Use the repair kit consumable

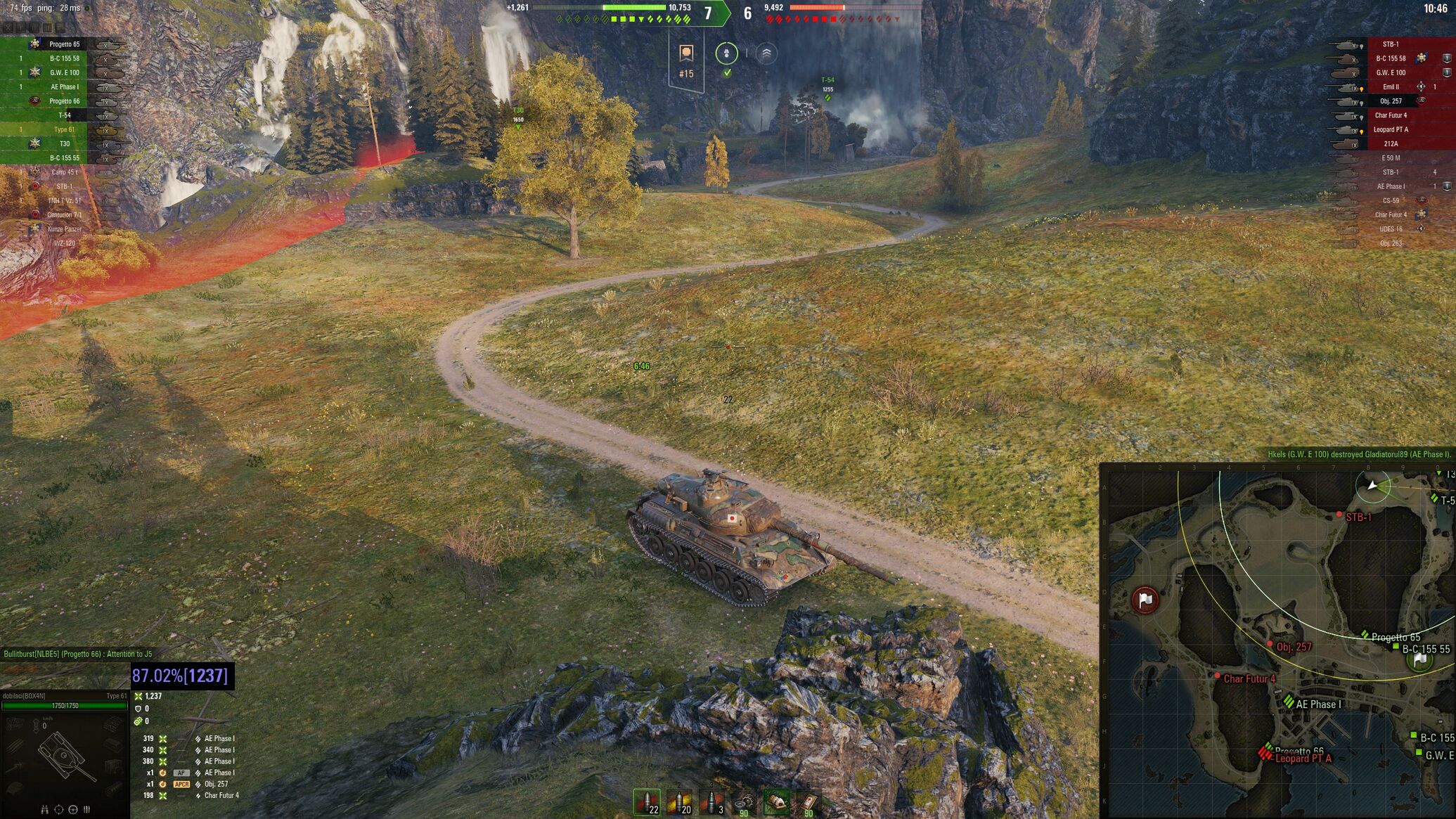744,802
